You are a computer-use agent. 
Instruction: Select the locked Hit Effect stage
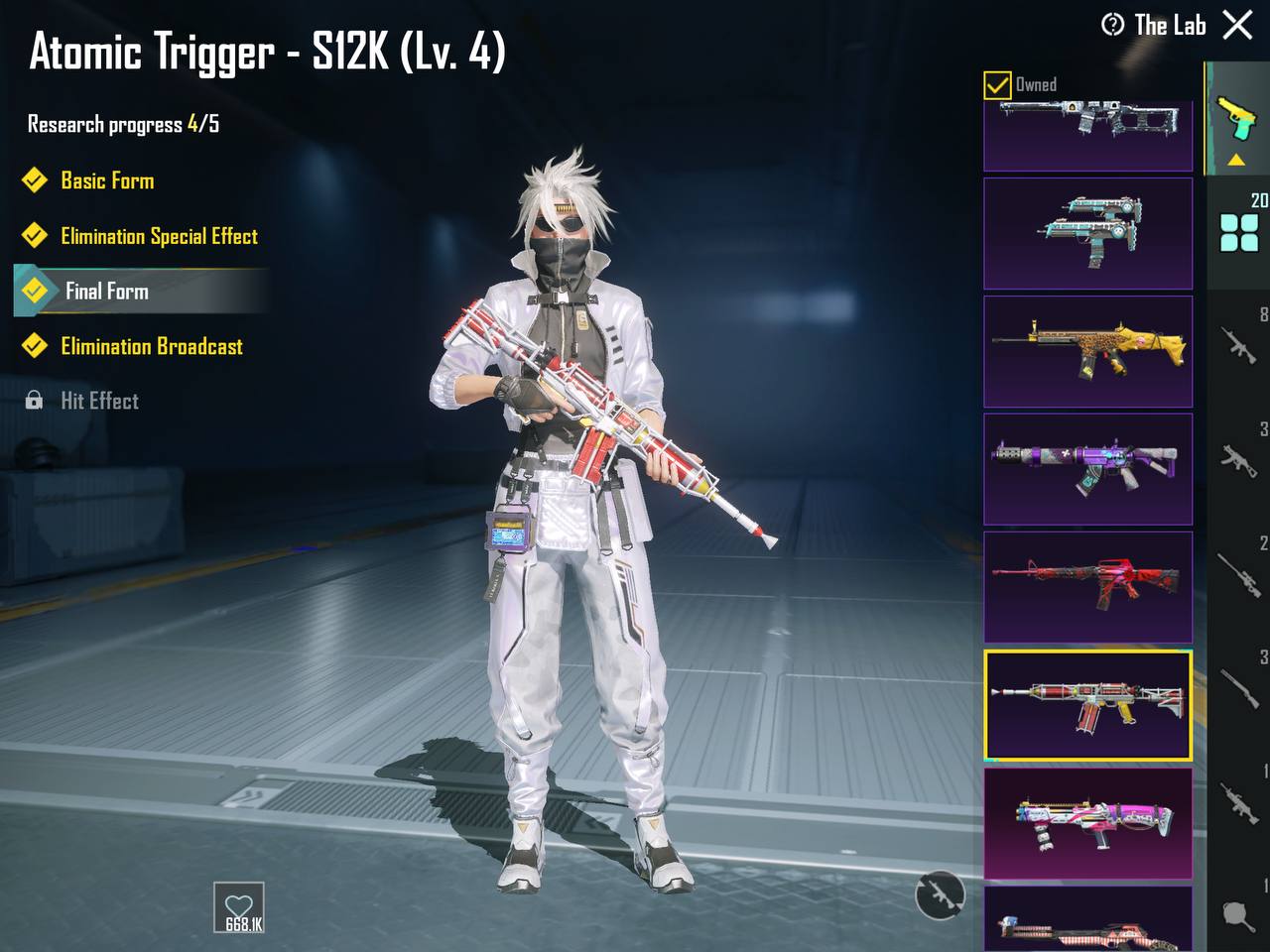[99, 401]
